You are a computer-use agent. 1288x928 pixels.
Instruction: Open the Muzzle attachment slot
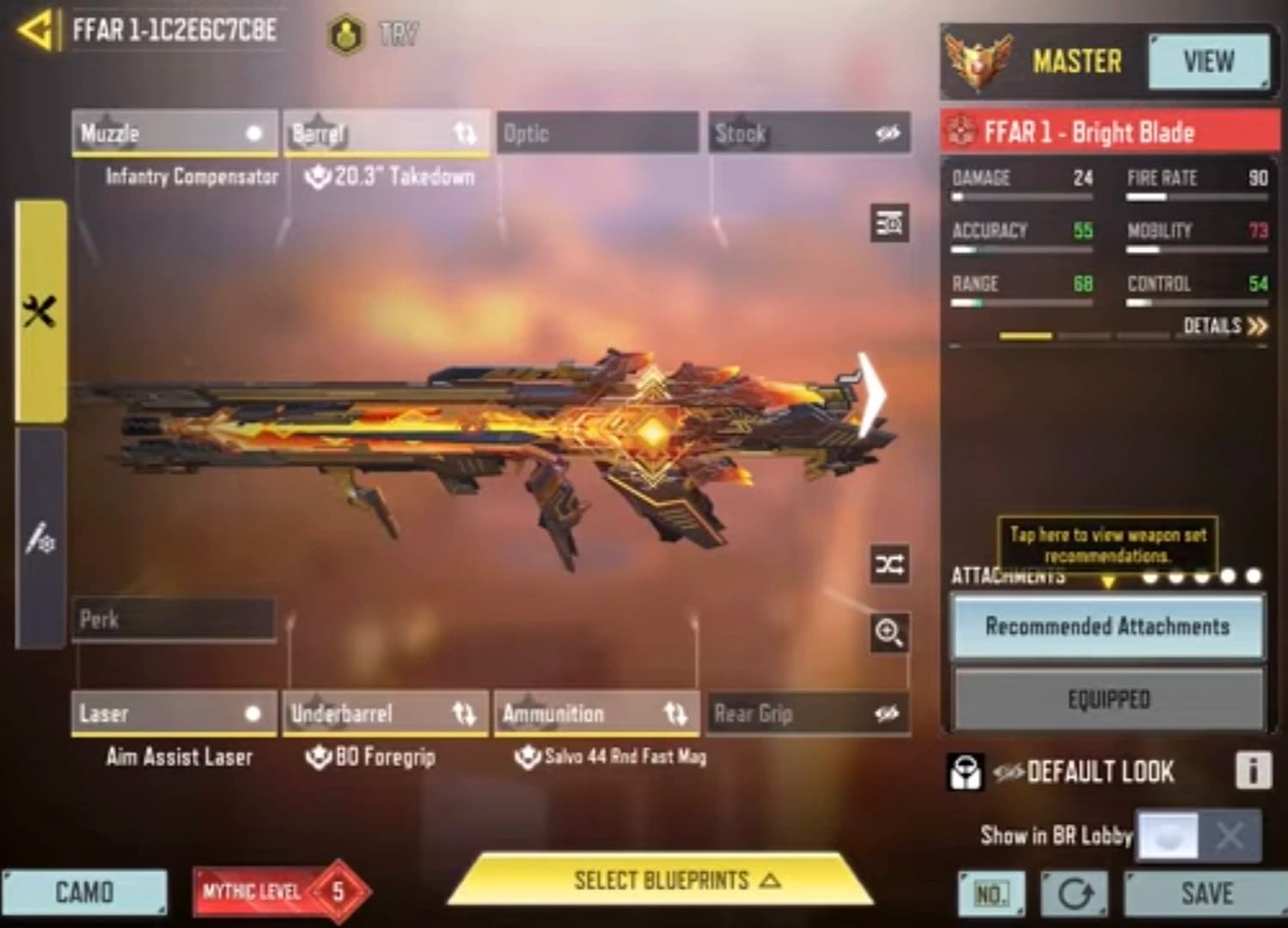pos(174,133)
